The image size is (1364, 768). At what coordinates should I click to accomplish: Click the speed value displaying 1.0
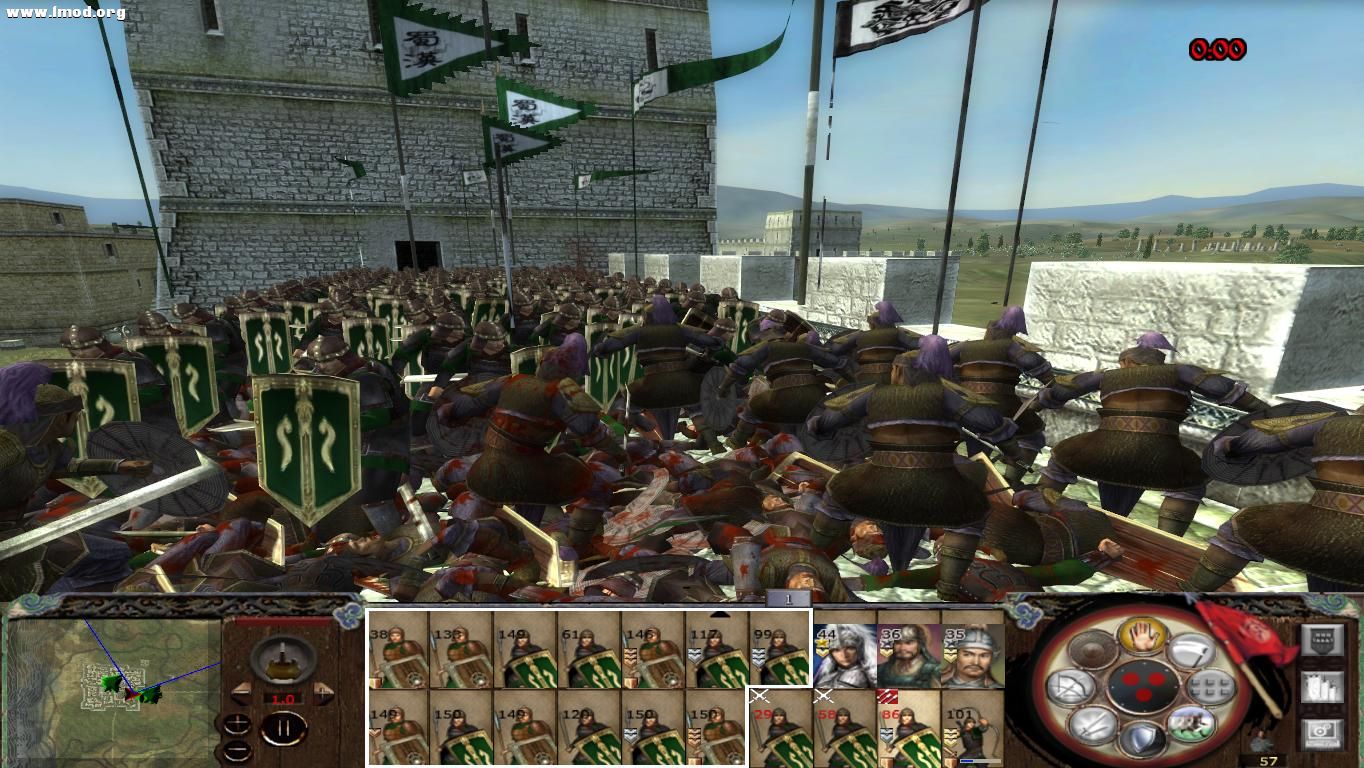point(283,698)
